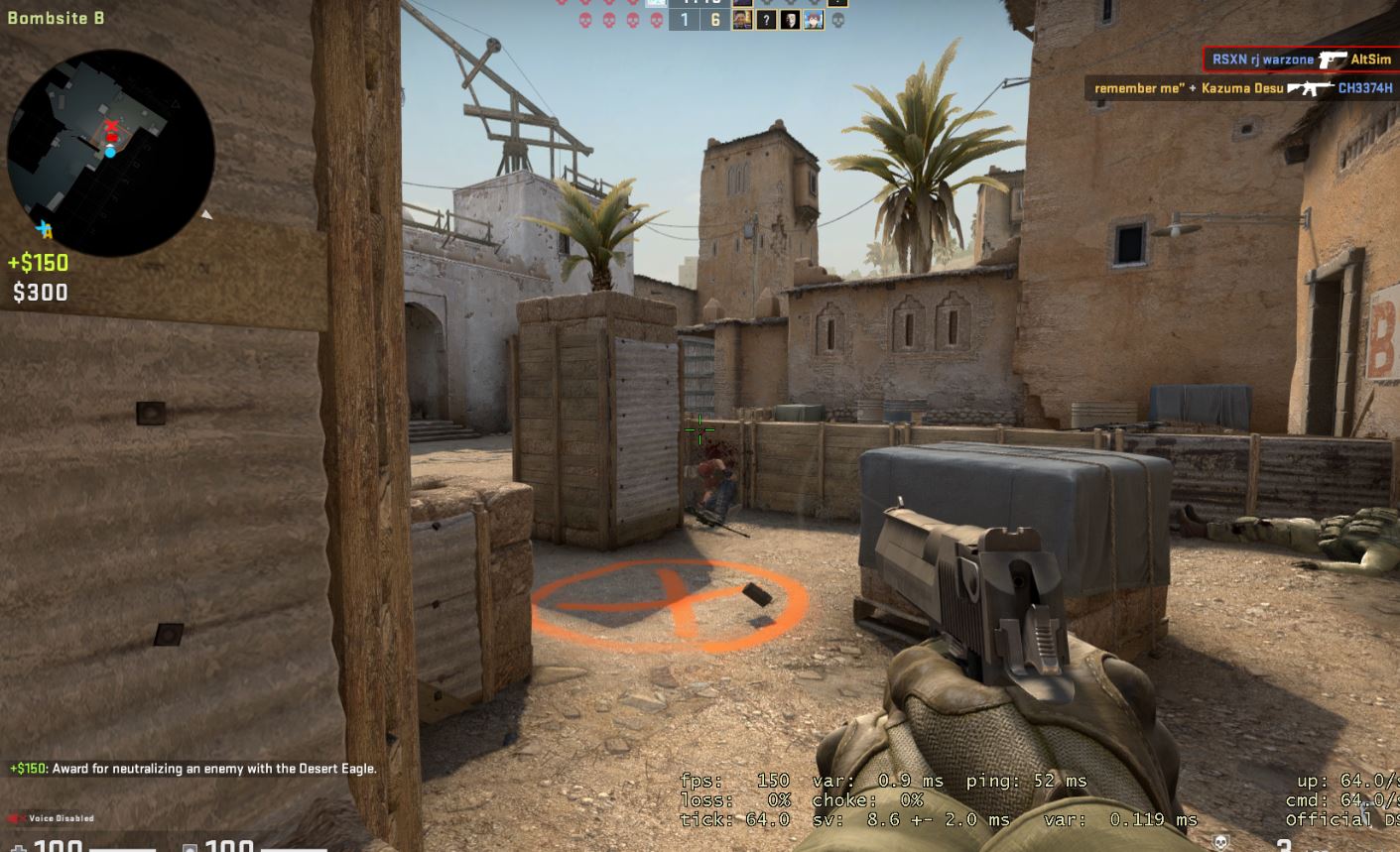Click the question mark player avatar
Screen dimensions: 1400x852
[766, 20]
